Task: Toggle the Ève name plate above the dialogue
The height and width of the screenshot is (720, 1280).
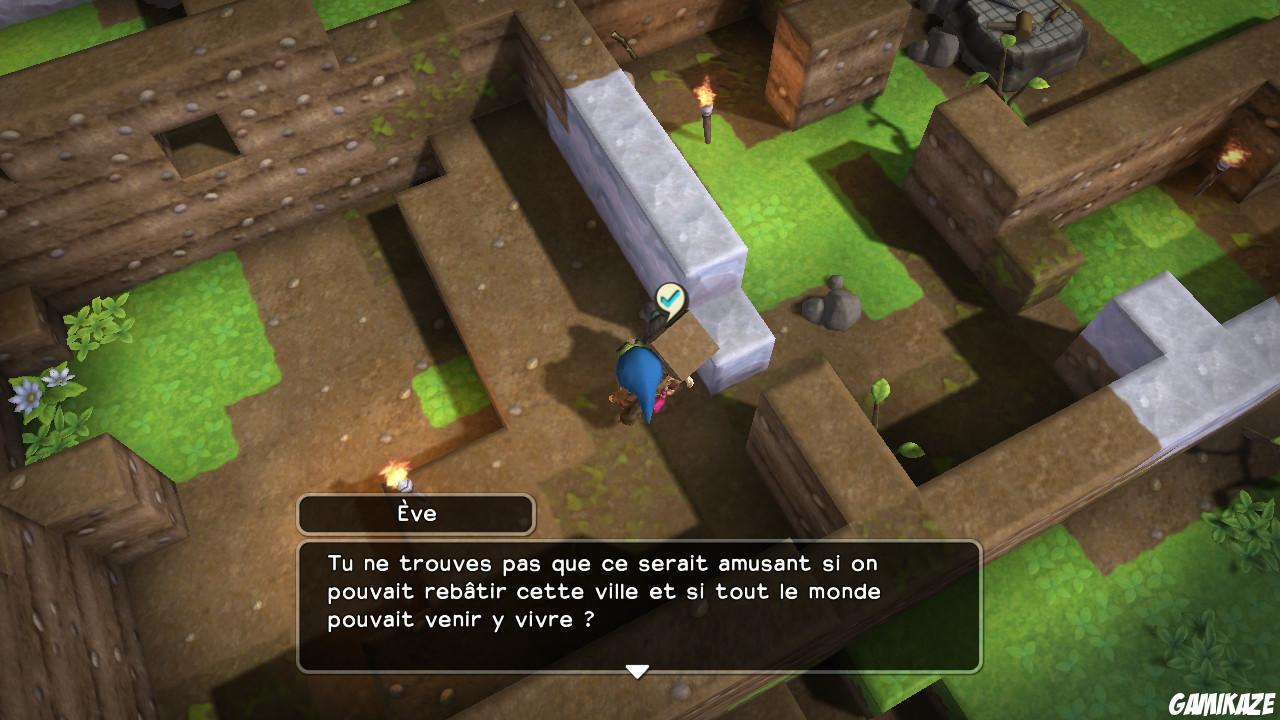Action: pyautogui.click(x=417, y=512)
